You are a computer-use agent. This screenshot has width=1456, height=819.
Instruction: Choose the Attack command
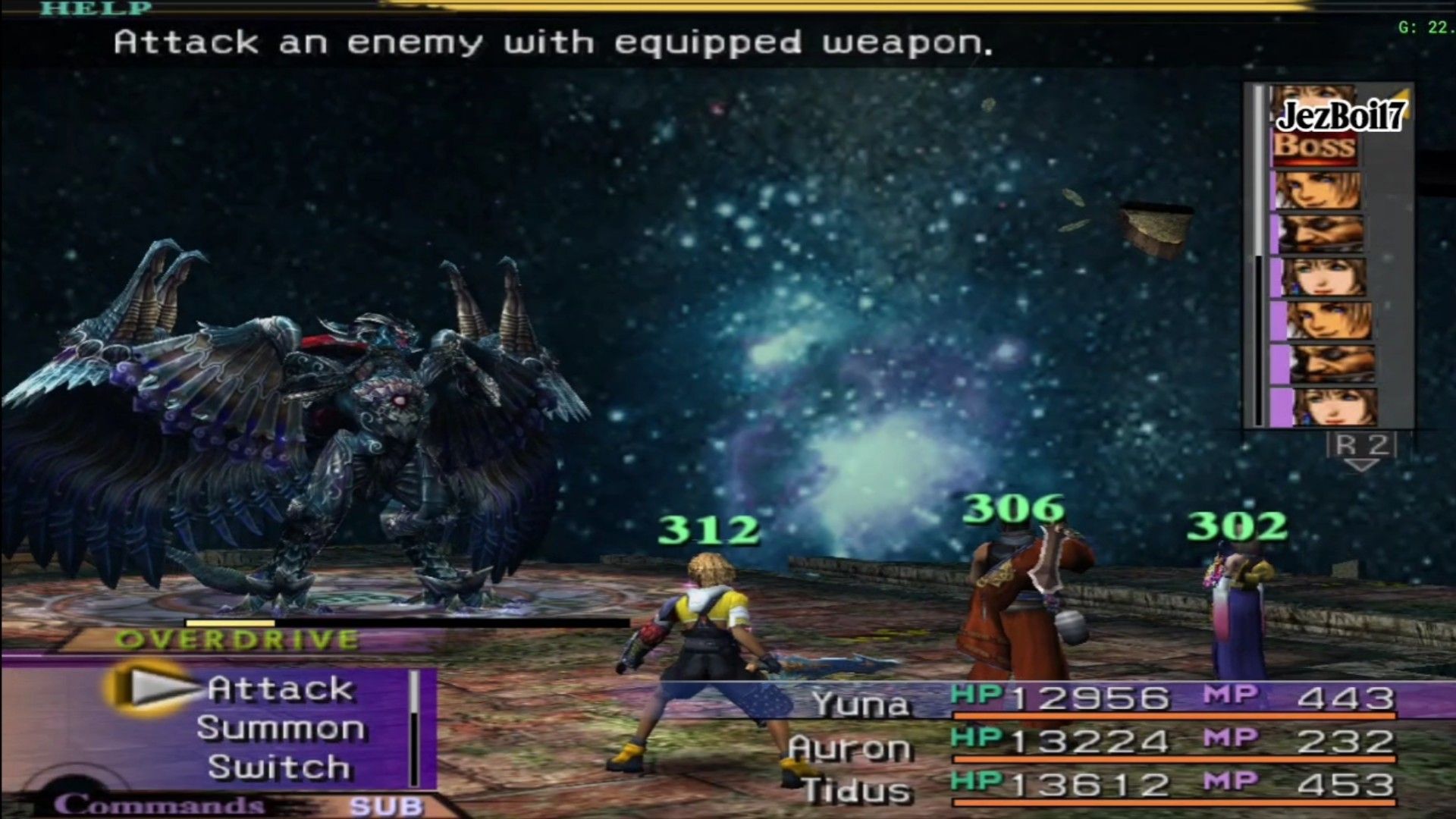click(x=280, y=689)
